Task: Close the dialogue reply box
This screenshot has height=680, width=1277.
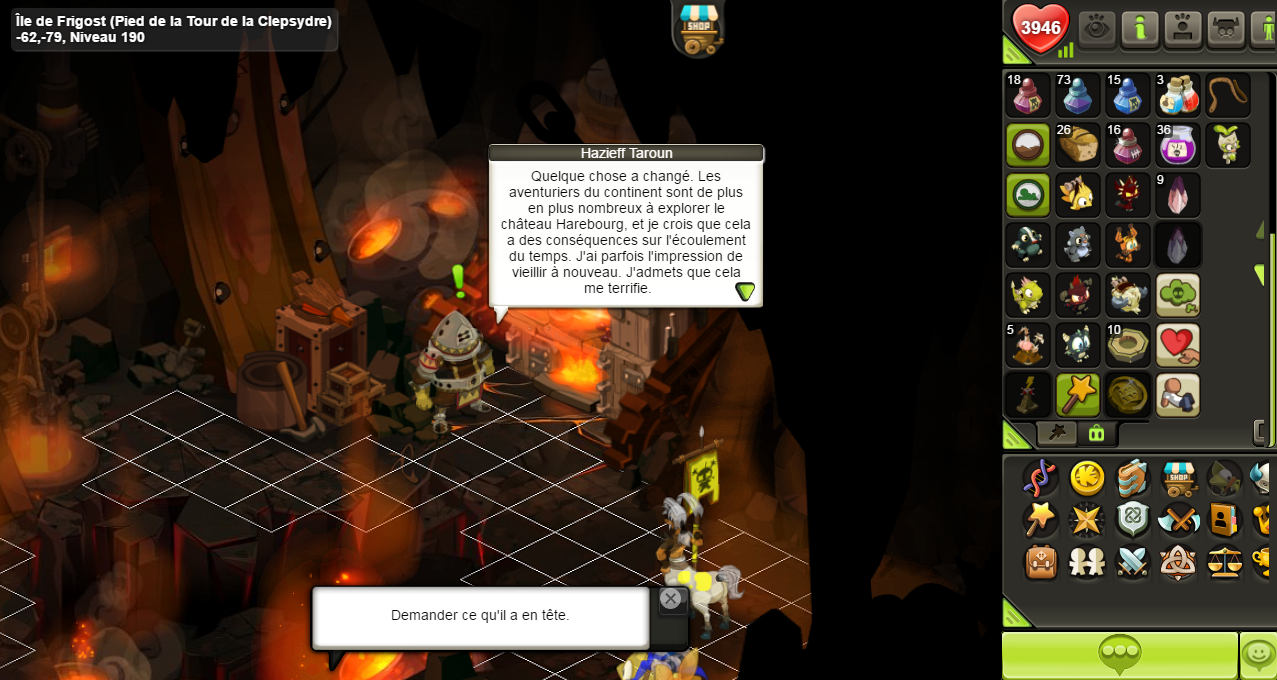Action: pos(670,599)
